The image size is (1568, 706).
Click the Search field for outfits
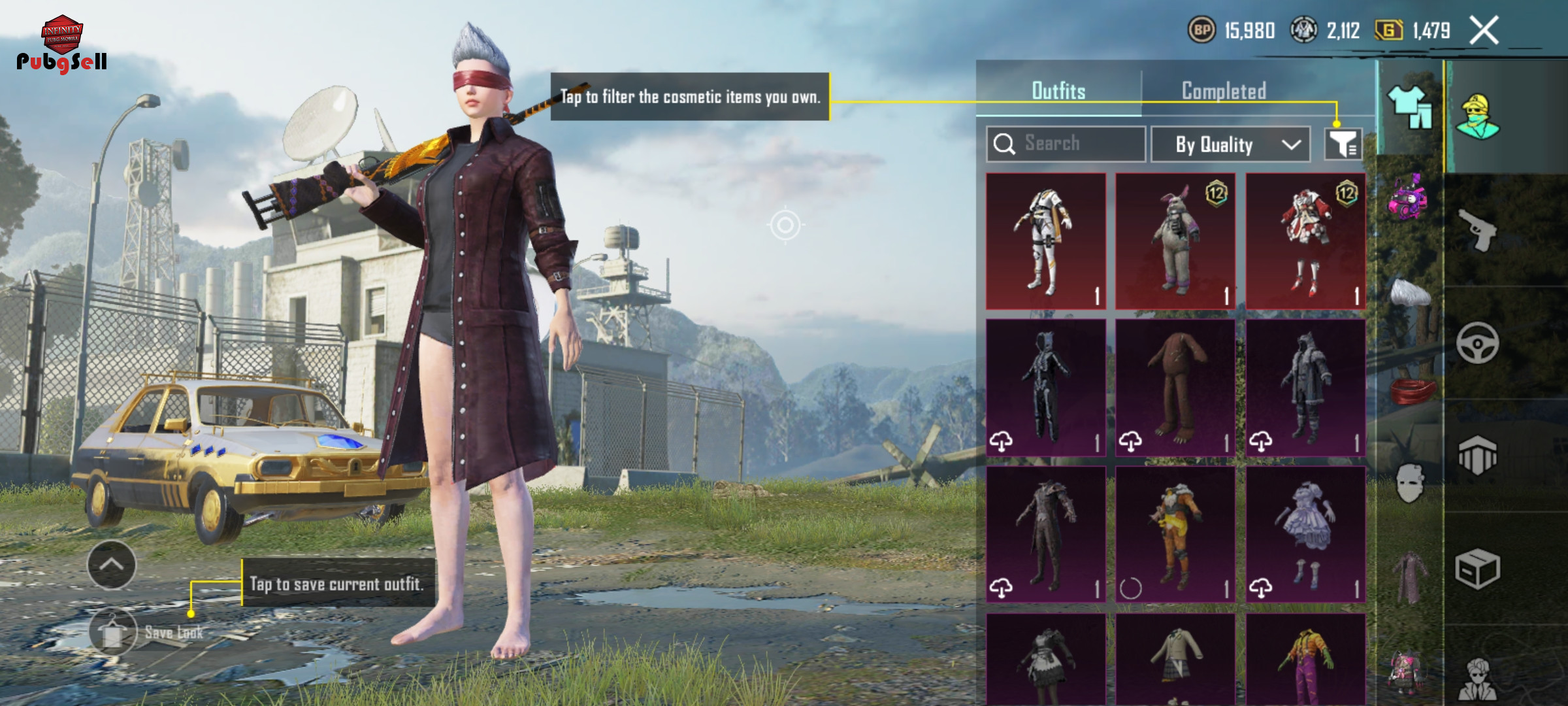point(1066,144)
